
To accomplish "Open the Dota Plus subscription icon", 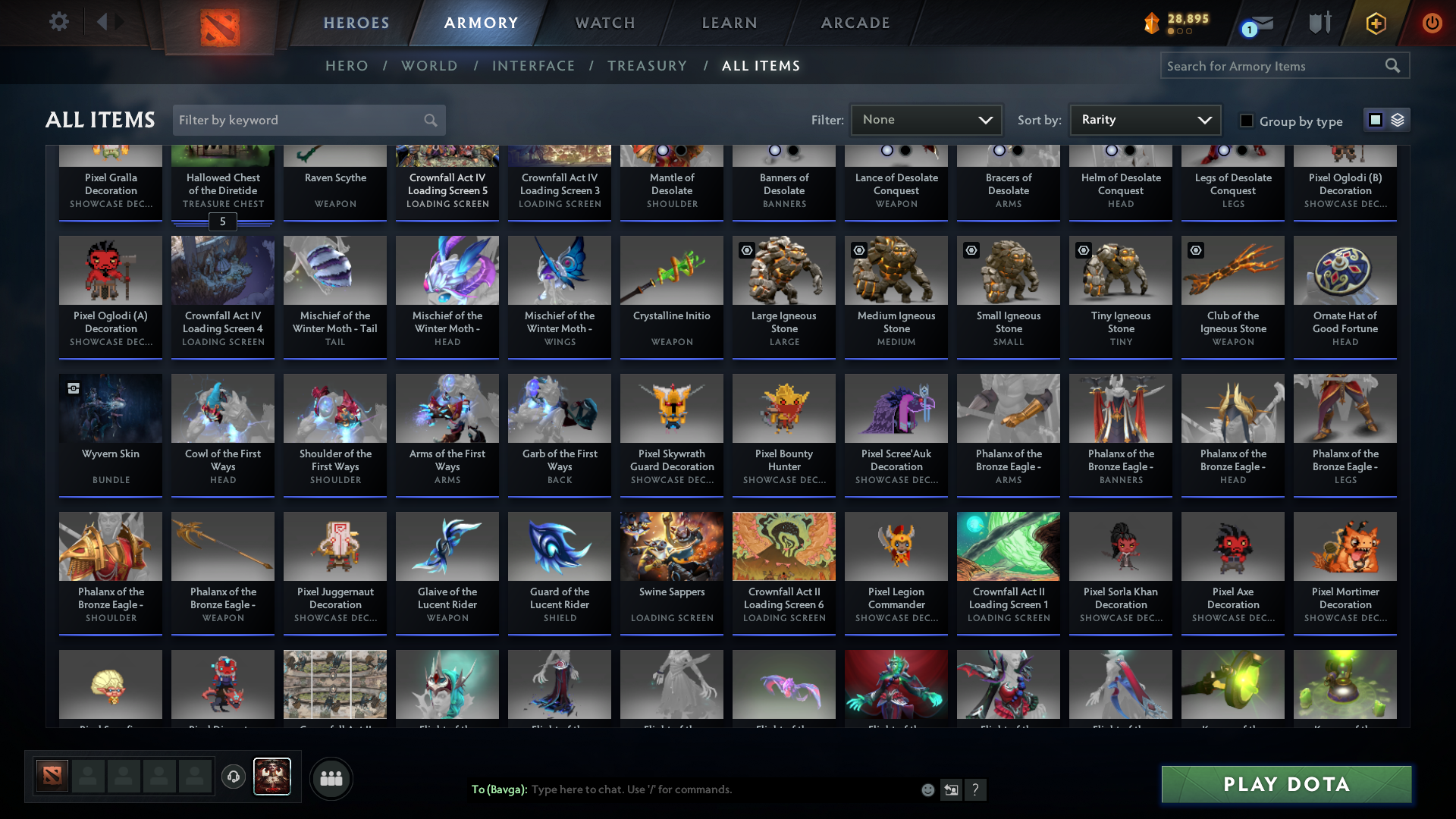I will pyautogui.click(x=1376, y=23).
